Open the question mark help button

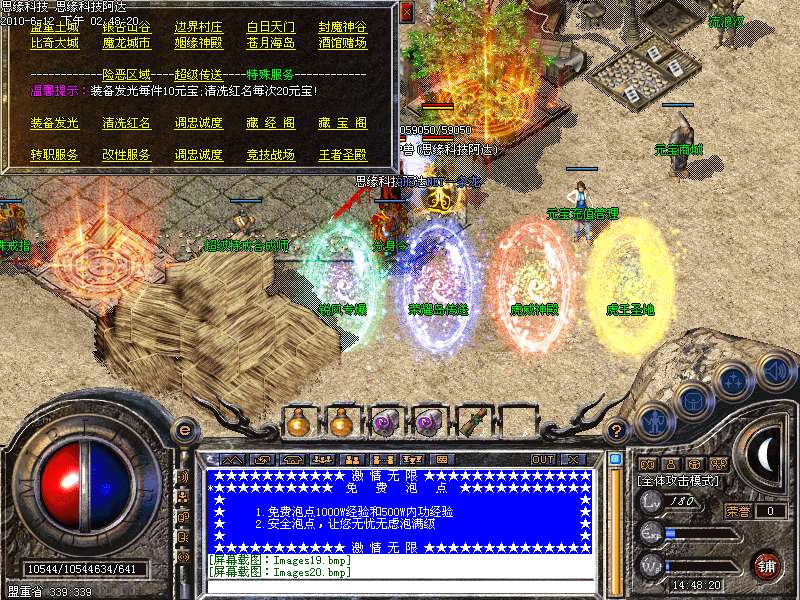coord(618,430)
